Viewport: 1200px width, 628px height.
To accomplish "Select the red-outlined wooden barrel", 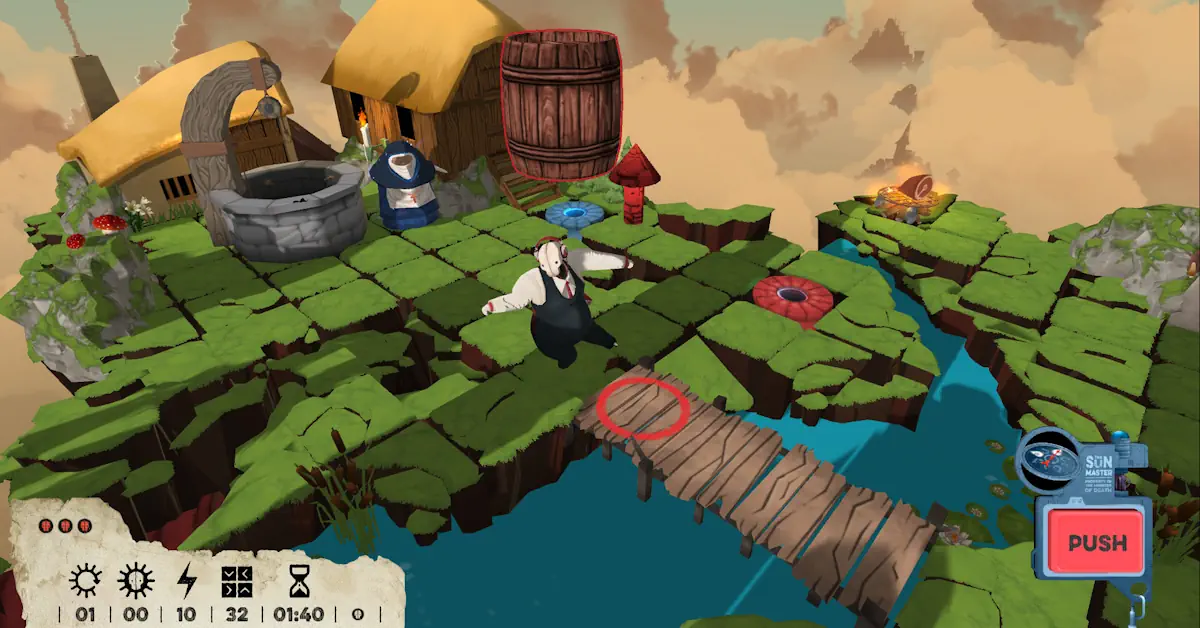I will click(561, 104).
